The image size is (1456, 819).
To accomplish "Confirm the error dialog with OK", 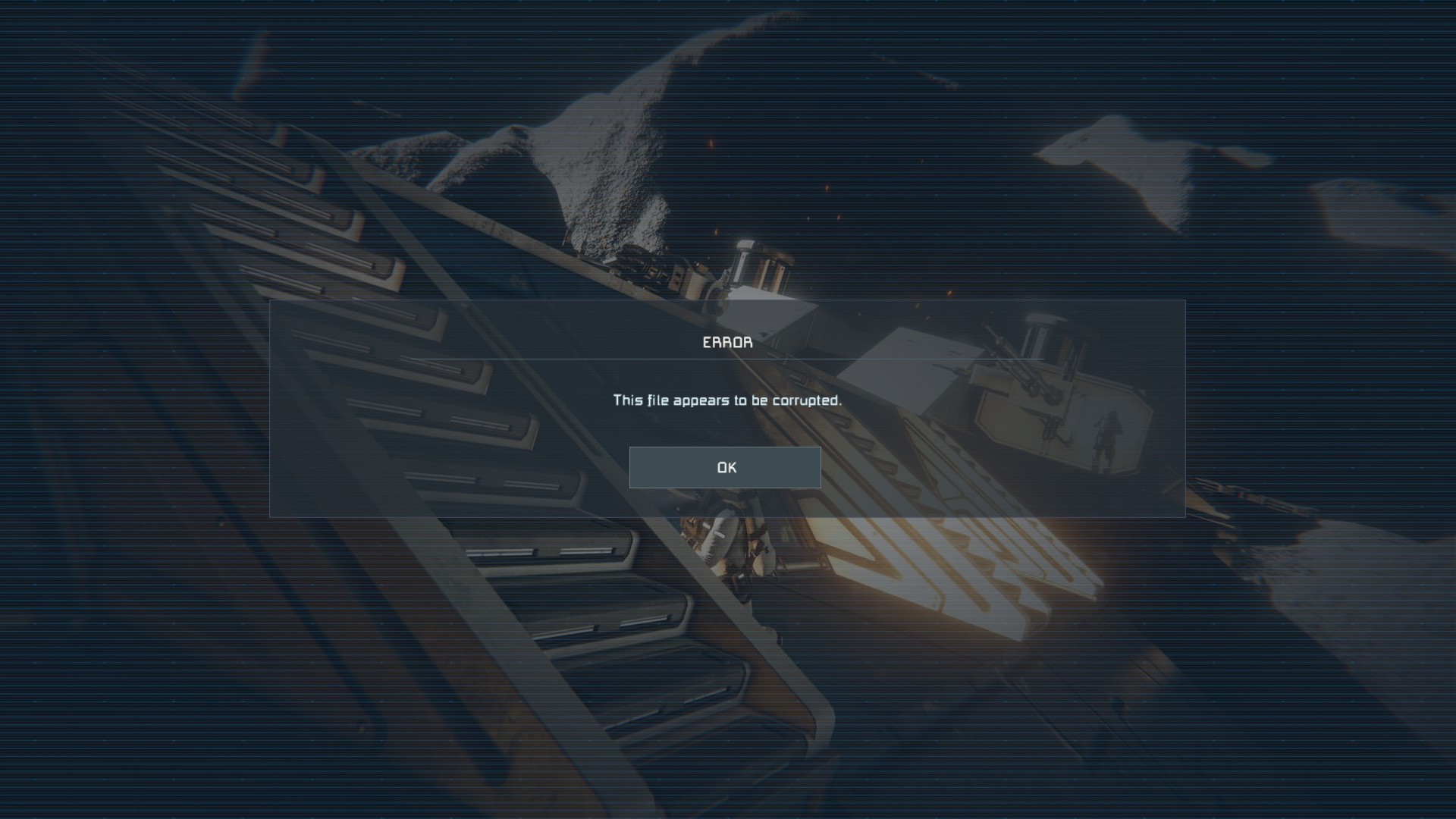I will pyautogui.click(x=725, y=467).
